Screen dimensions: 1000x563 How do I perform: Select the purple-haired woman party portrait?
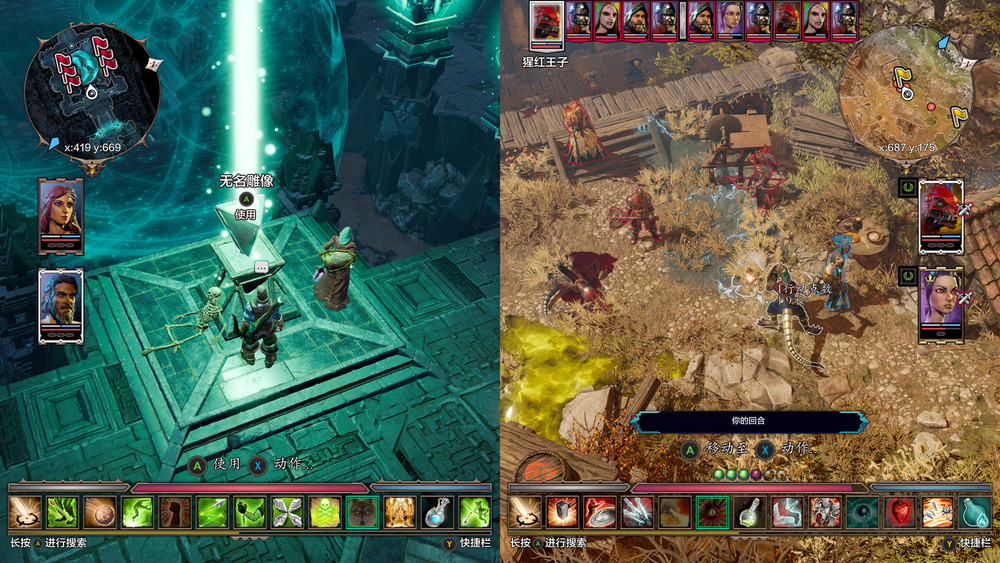pyautogui.click(x=940, y=305)
